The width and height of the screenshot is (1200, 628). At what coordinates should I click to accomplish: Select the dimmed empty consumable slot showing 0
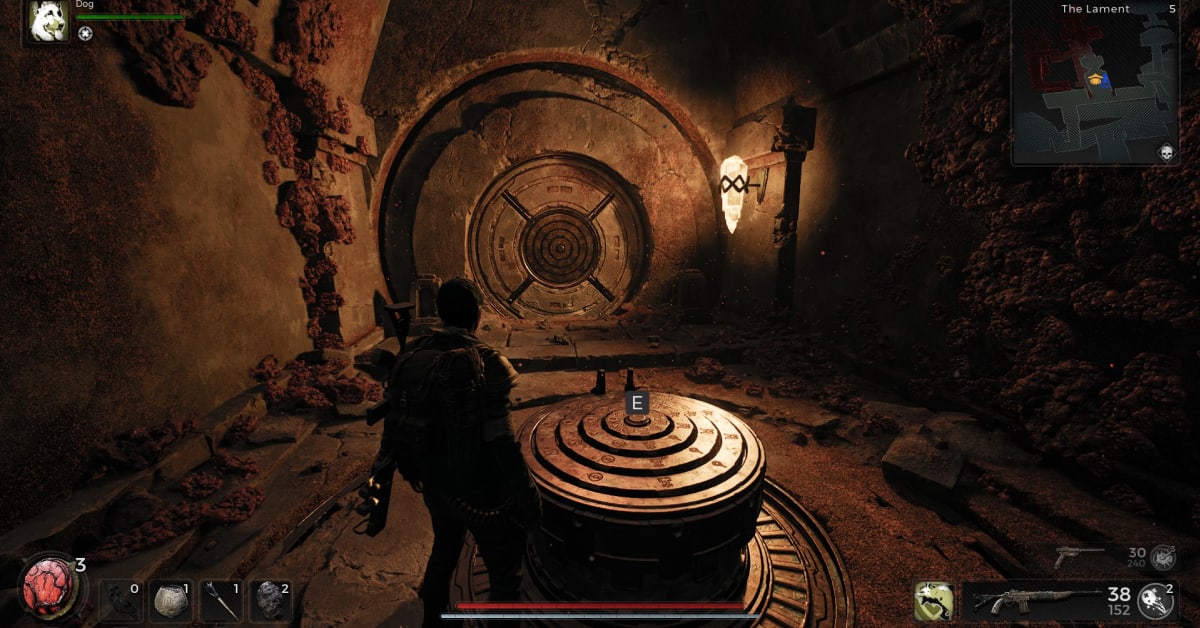[x=121, y=601]
